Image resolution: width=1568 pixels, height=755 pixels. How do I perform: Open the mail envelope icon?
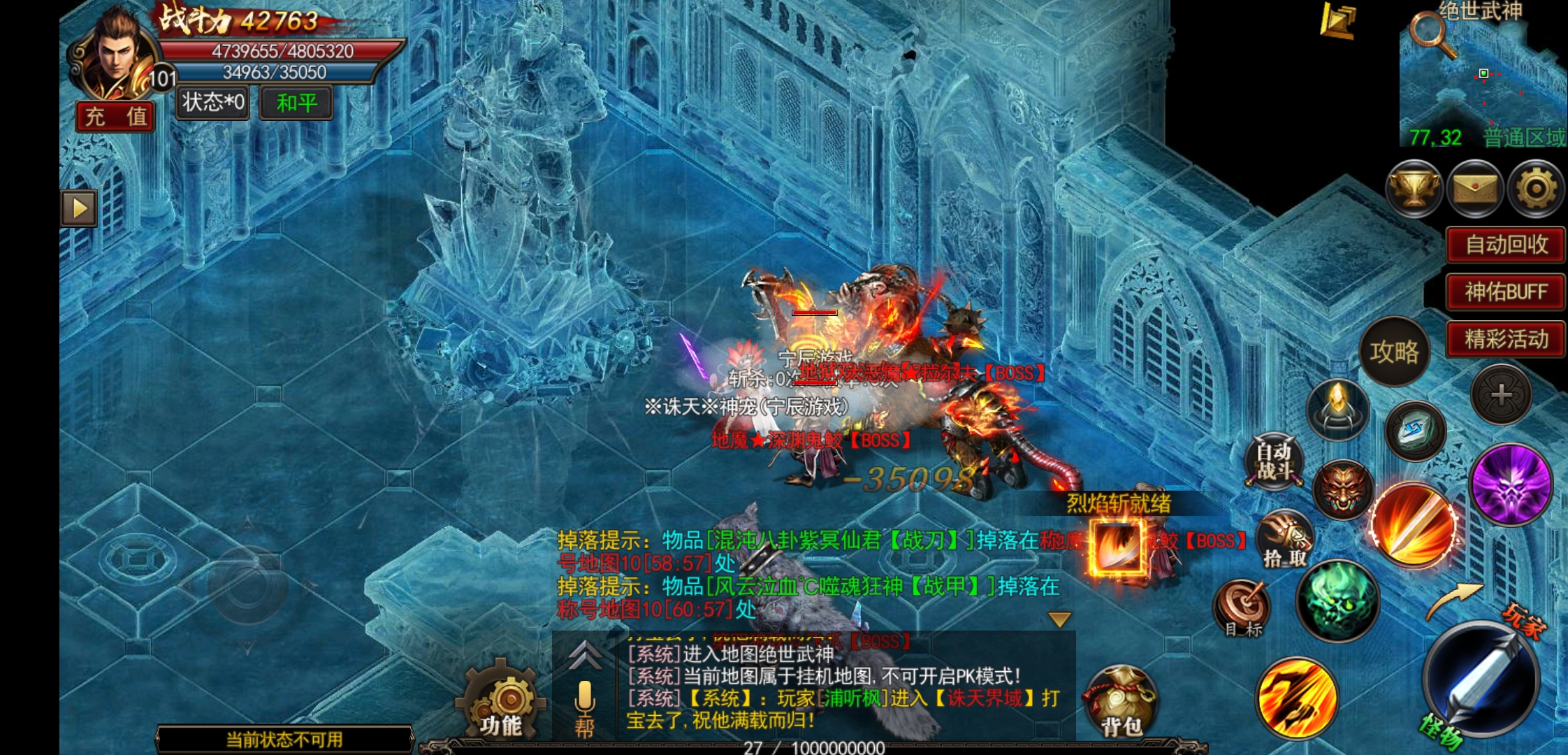tap(1474, 188)
